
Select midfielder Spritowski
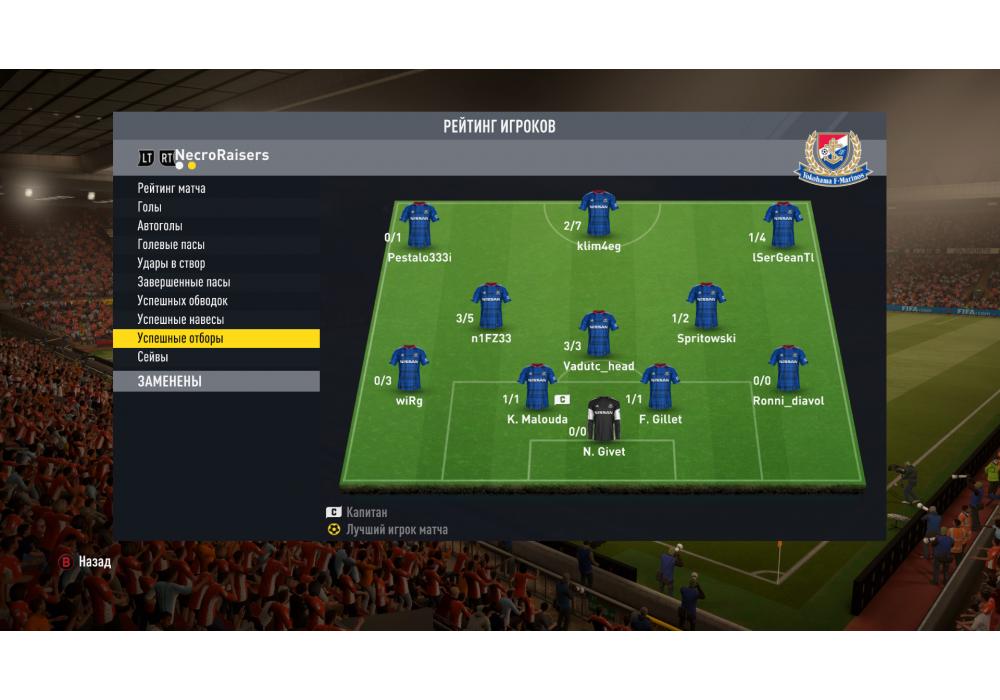[x=706, y=306]
